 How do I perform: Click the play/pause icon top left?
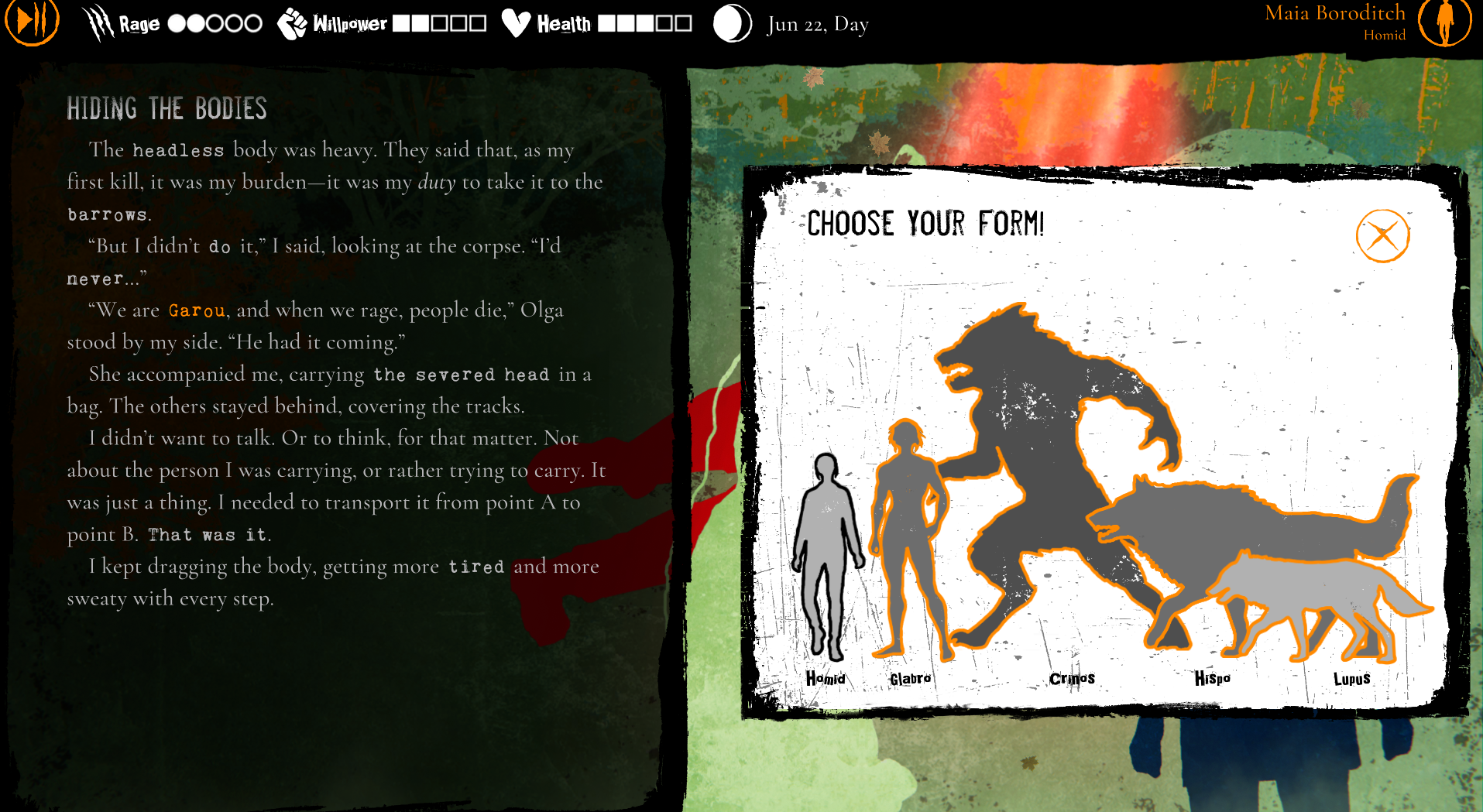click(31, 22)
